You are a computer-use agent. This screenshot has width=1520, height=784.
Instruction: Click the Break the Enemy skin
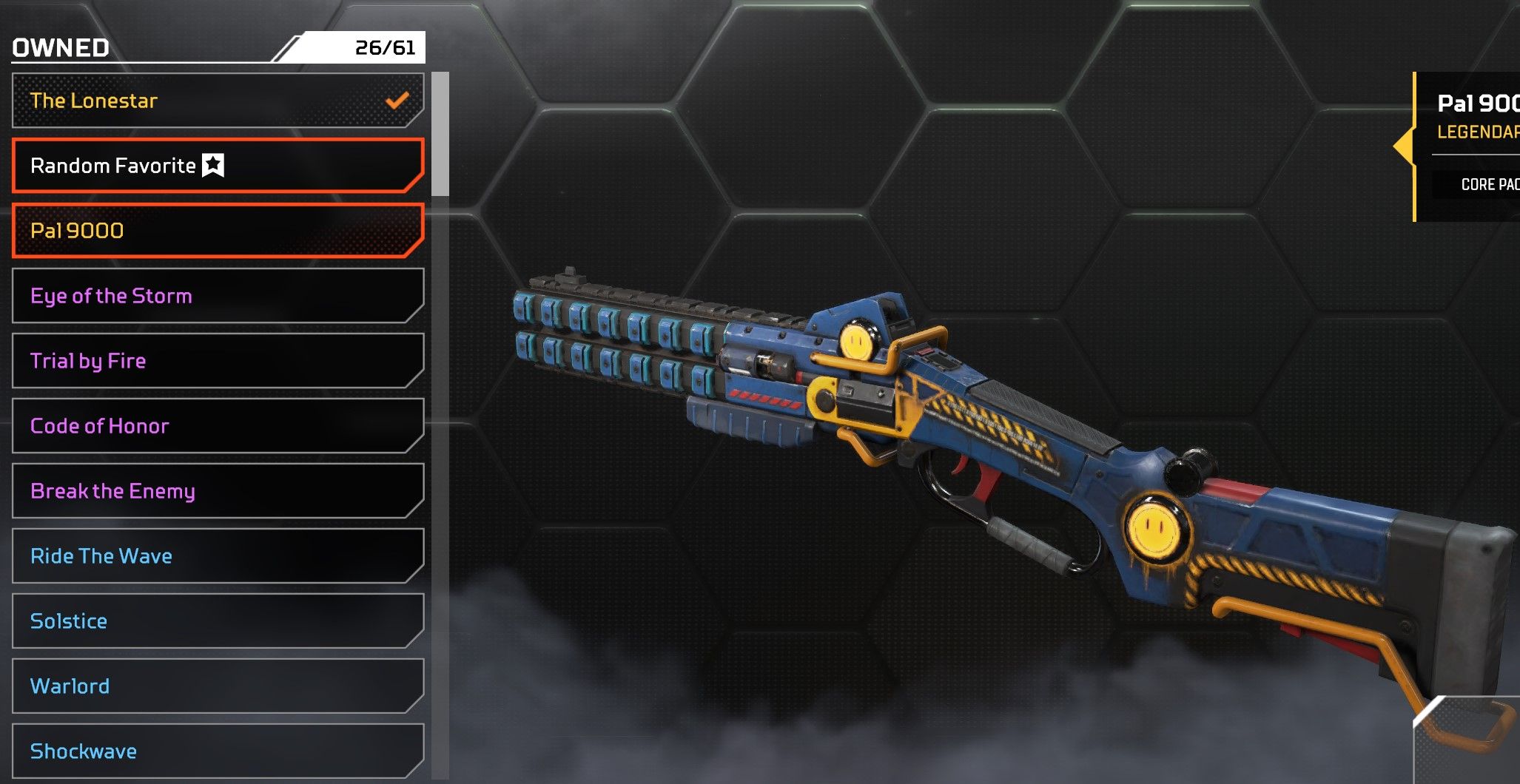[218, 491]
